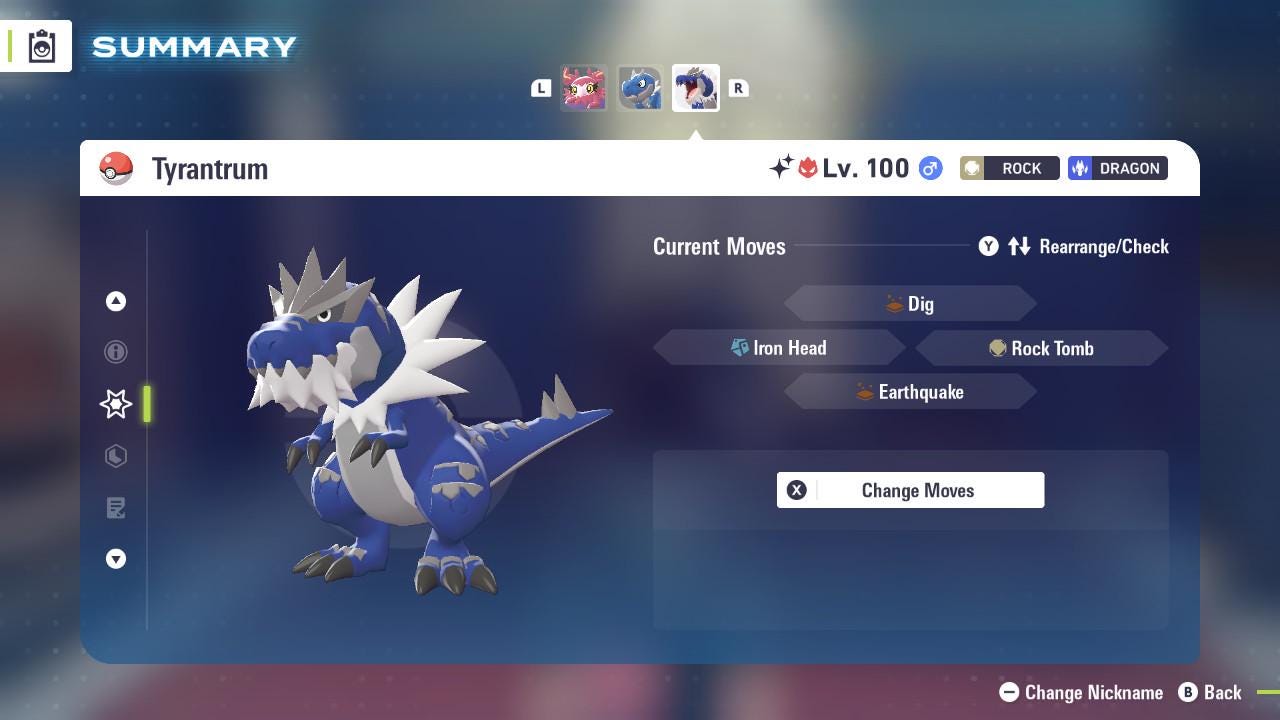The image size is (1280, 720).
Task: Click the clock memories icon in the sidebar
Action: click(116, 456)
